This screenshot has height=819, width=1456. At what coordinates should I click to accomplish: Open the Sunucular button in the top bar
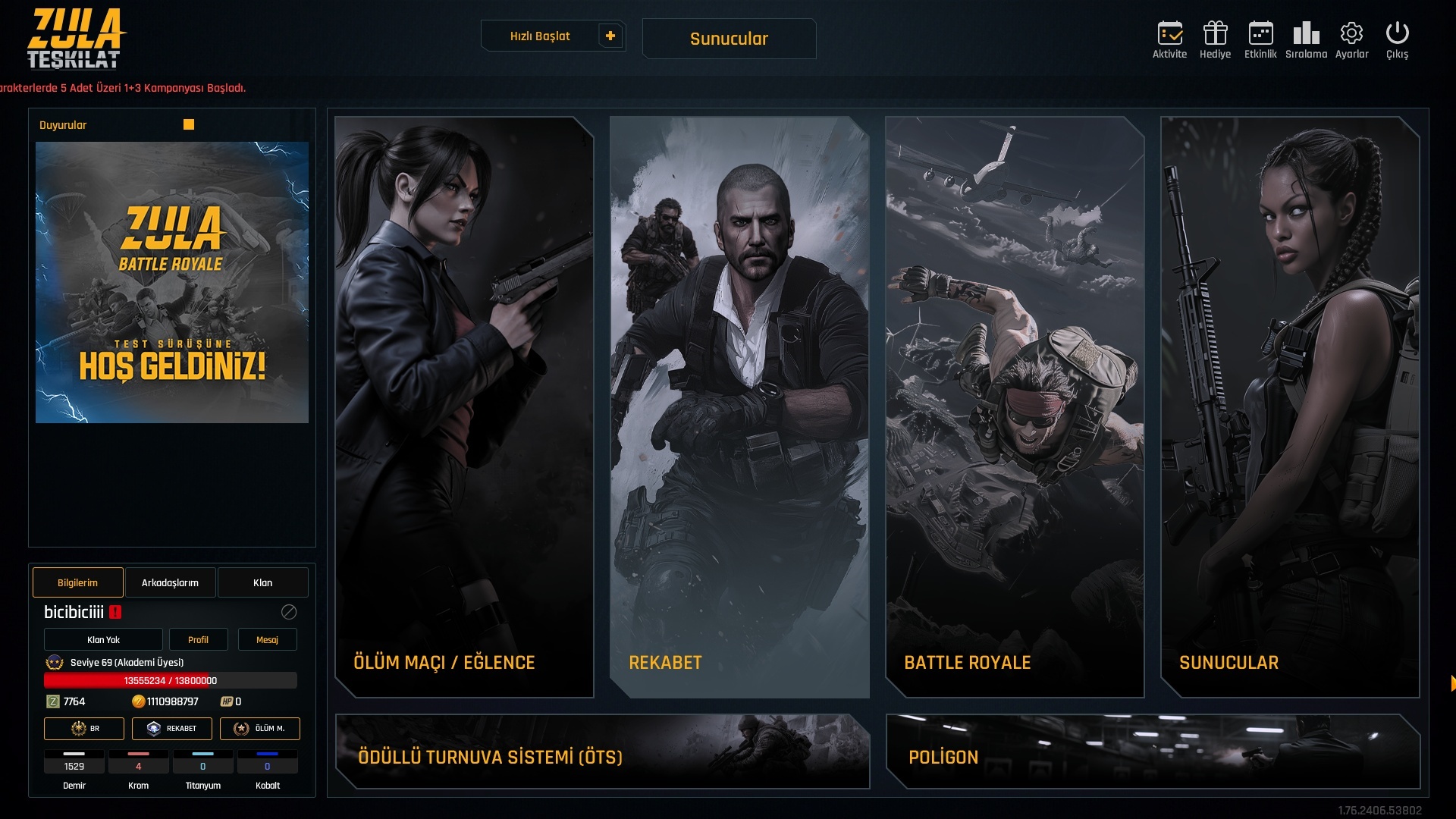pos(729,39)
